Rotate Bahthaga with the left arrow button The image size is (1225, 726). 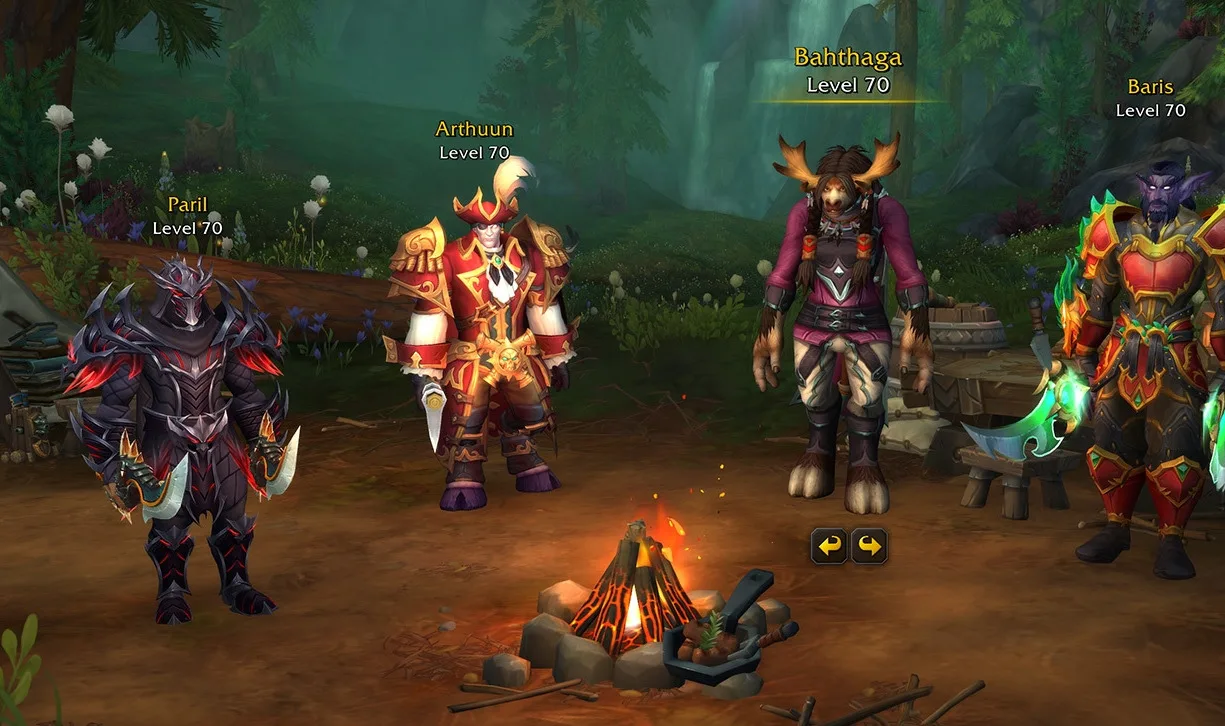829,546
